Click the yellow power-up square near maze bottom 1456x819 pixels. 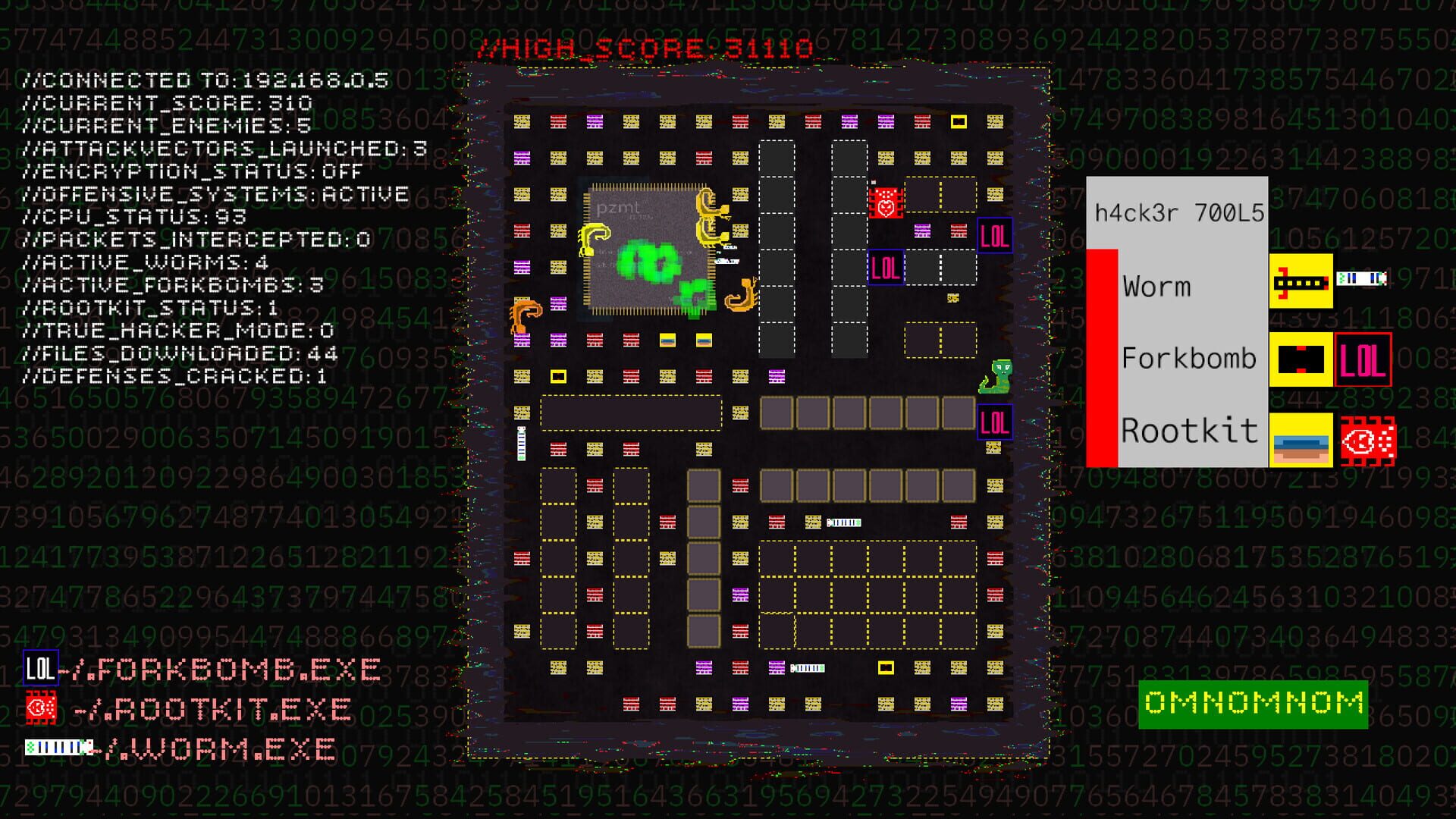(886, 669)
